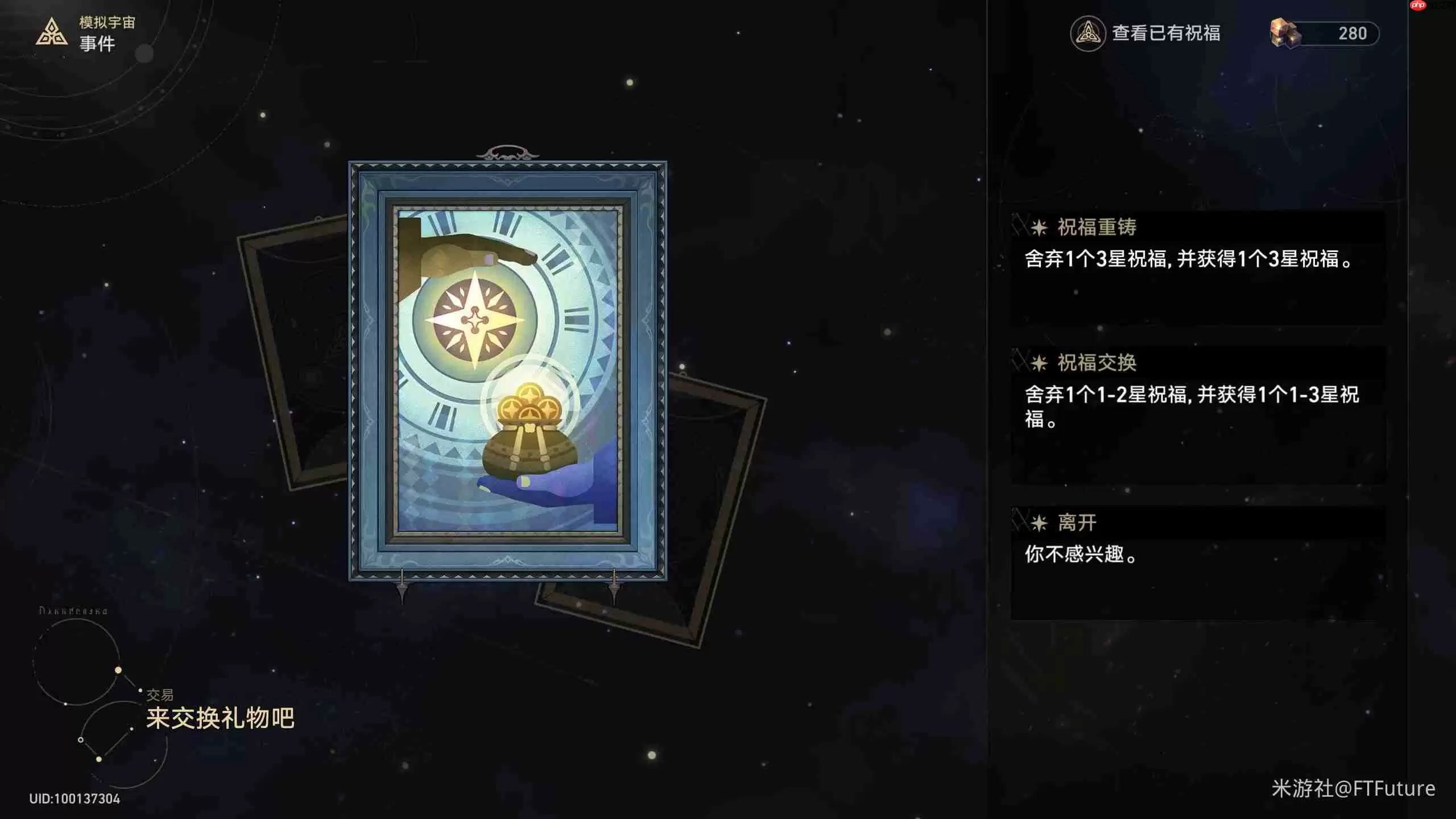
Task: Click the currency counter showing 280
Action: tap(1354, 33)
